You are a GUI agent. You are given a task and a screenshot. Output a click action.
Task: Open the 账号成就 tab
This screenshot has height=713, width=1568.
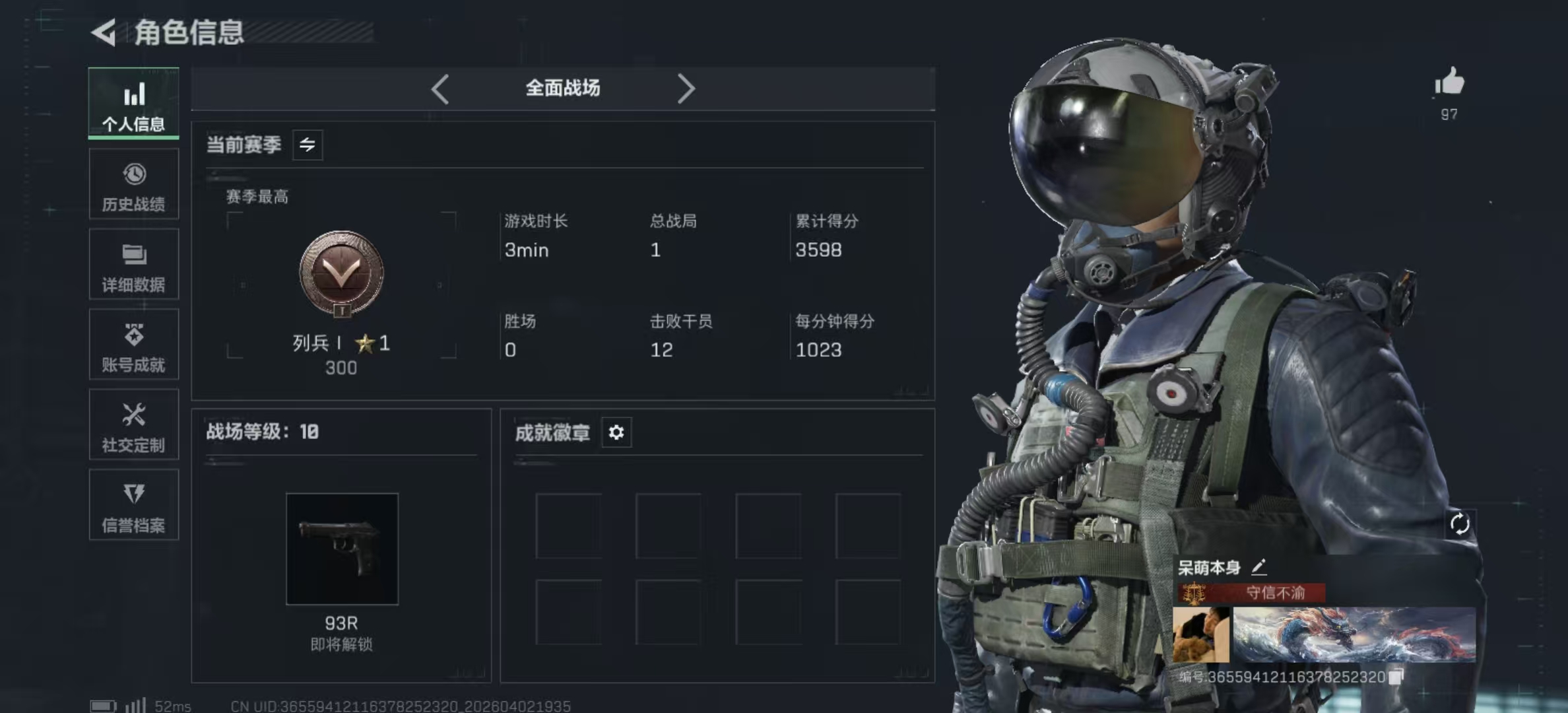pos(134,345)
